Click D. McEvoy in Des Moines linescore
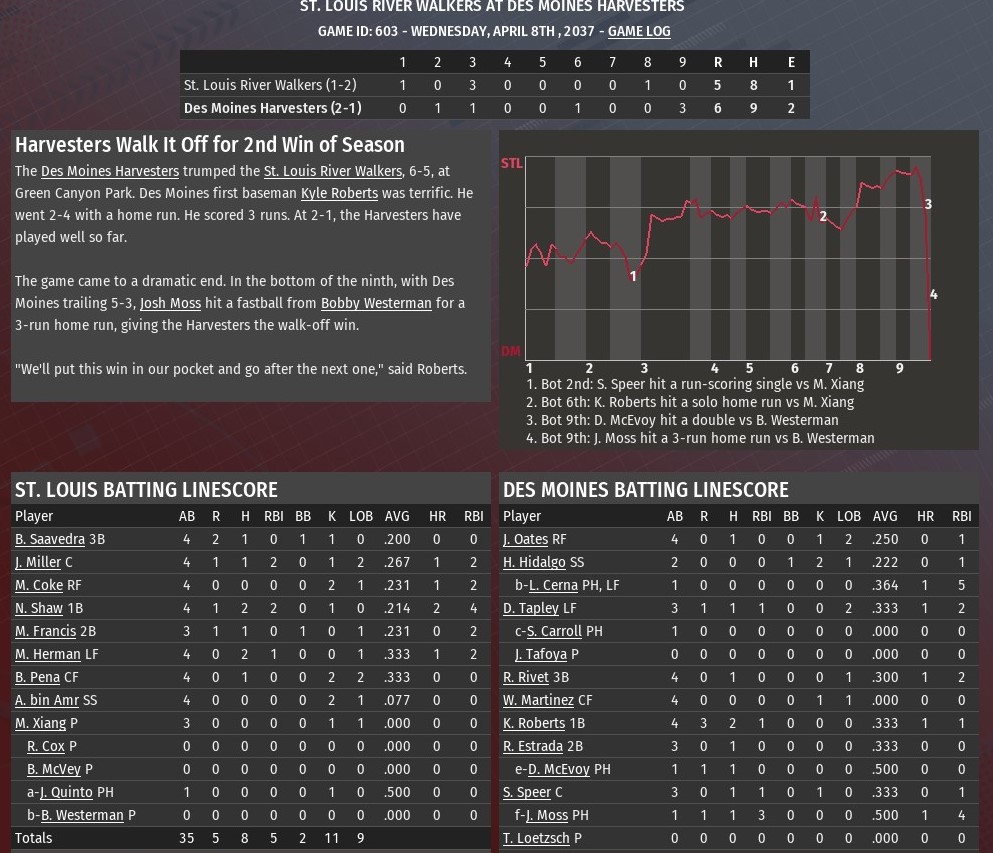 tap(558, 769)
